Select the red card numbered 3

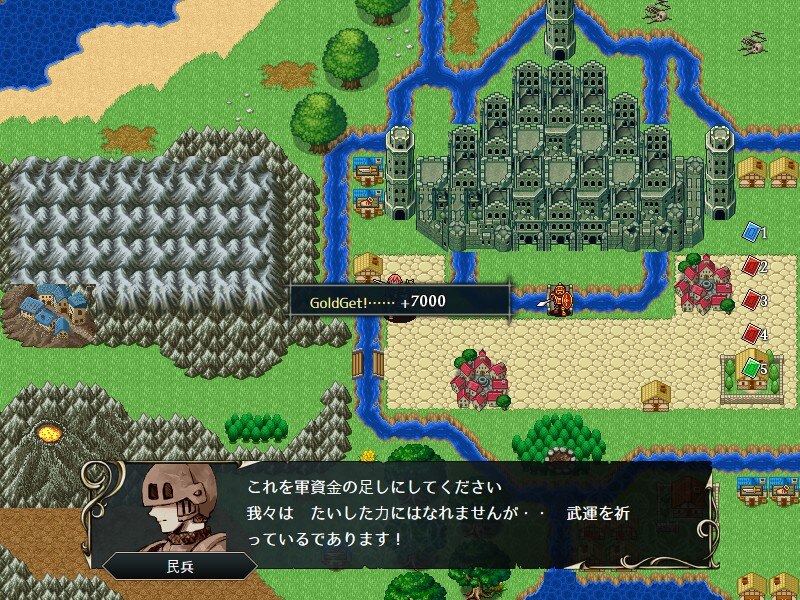coord(752,300)
